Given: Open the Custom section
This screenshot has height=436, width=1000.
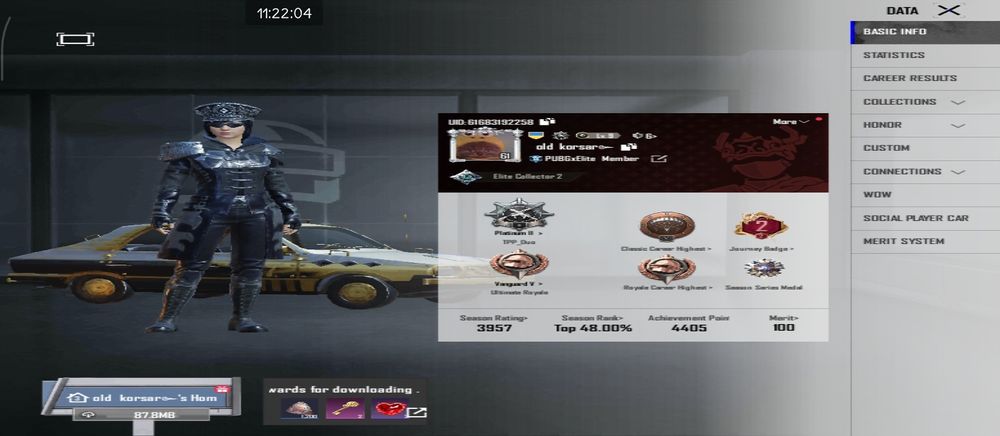Looking at the screenshot, I should tap(886, 148).
